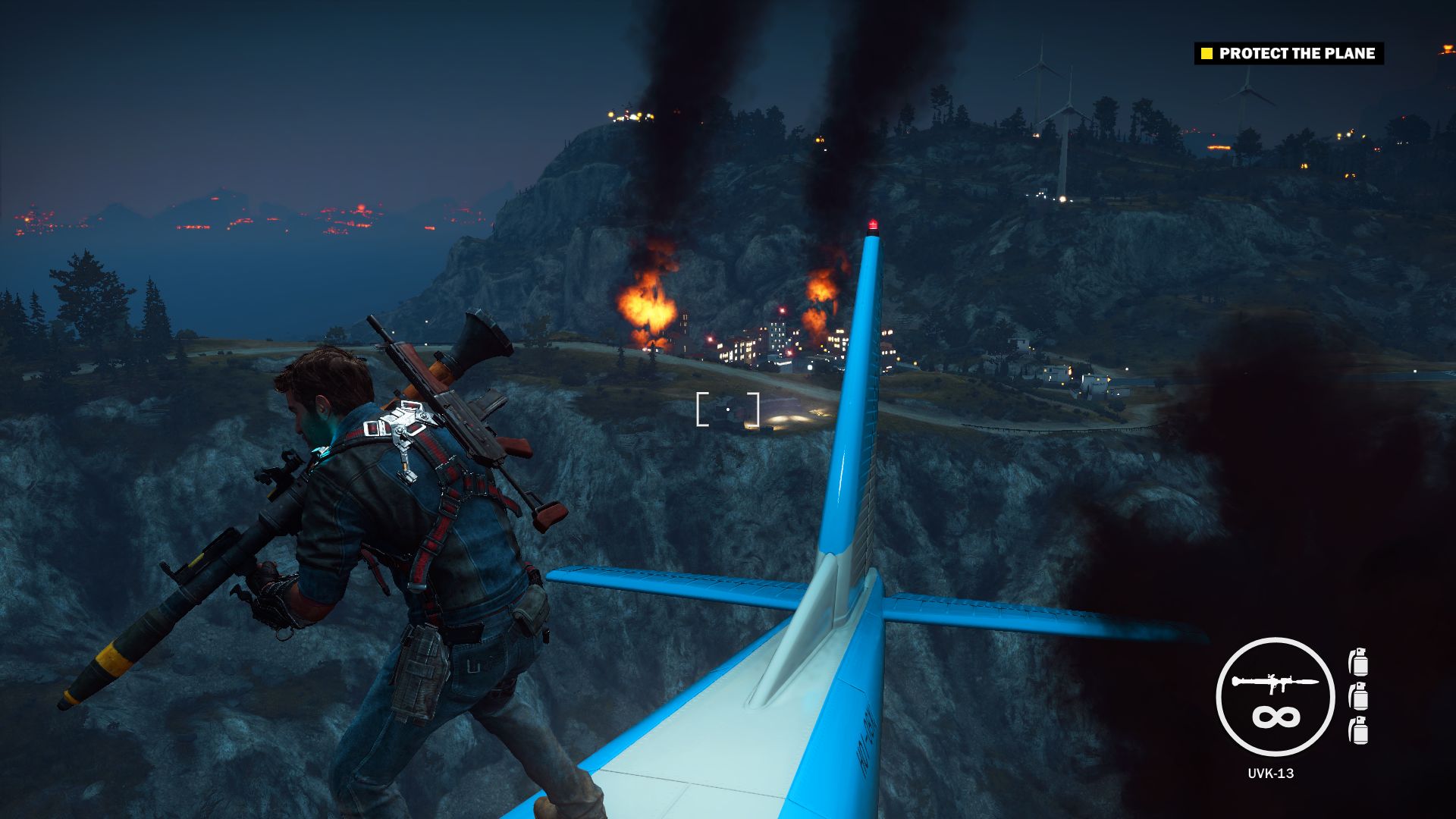
Task: Click the Protect the Plane objective tracker
Action: click(x=1289, y=53)
